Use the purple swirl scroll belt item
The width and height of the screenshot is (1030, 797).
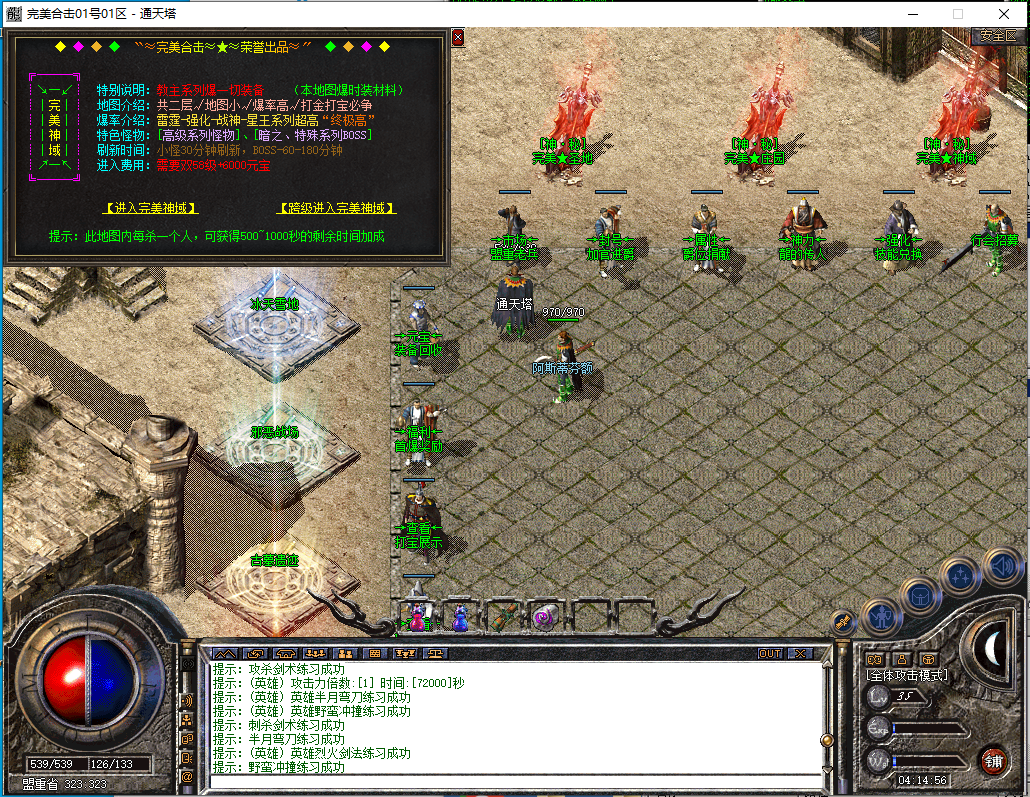click(545, 616)
